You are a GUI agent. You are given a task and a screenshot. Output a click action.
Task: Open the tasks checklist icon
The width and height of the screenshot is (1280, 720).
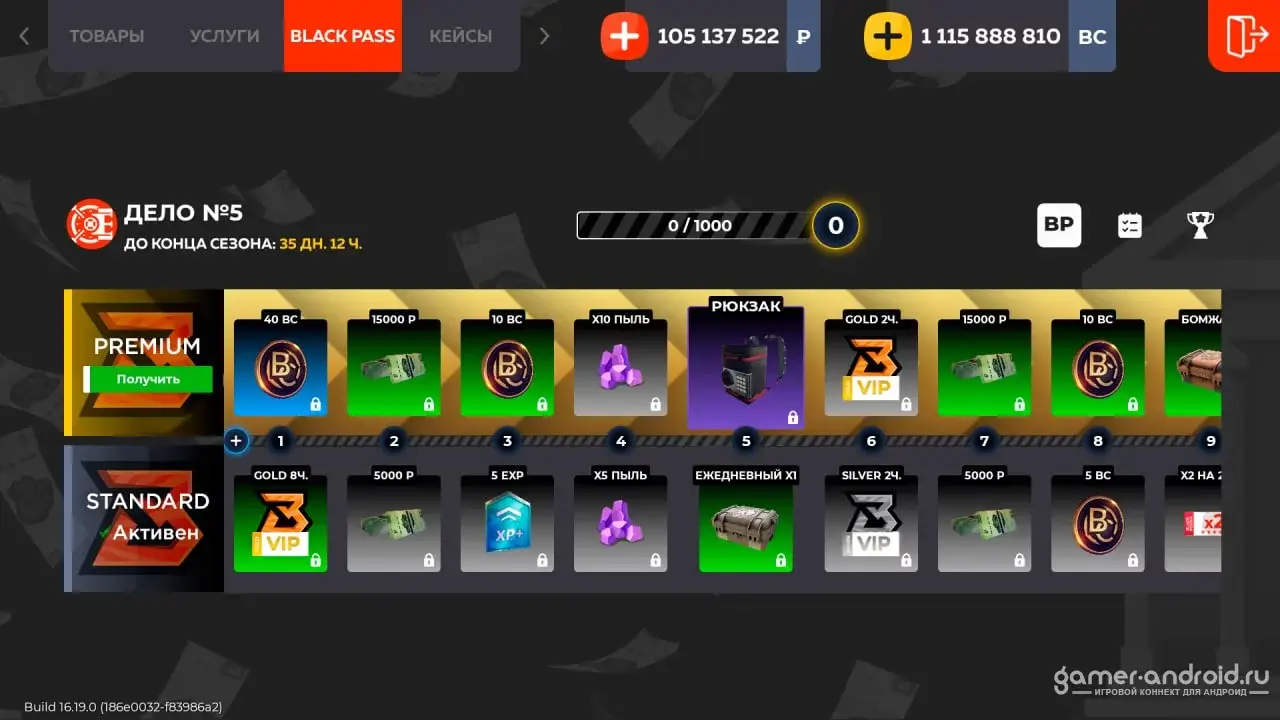(1129, 225)
